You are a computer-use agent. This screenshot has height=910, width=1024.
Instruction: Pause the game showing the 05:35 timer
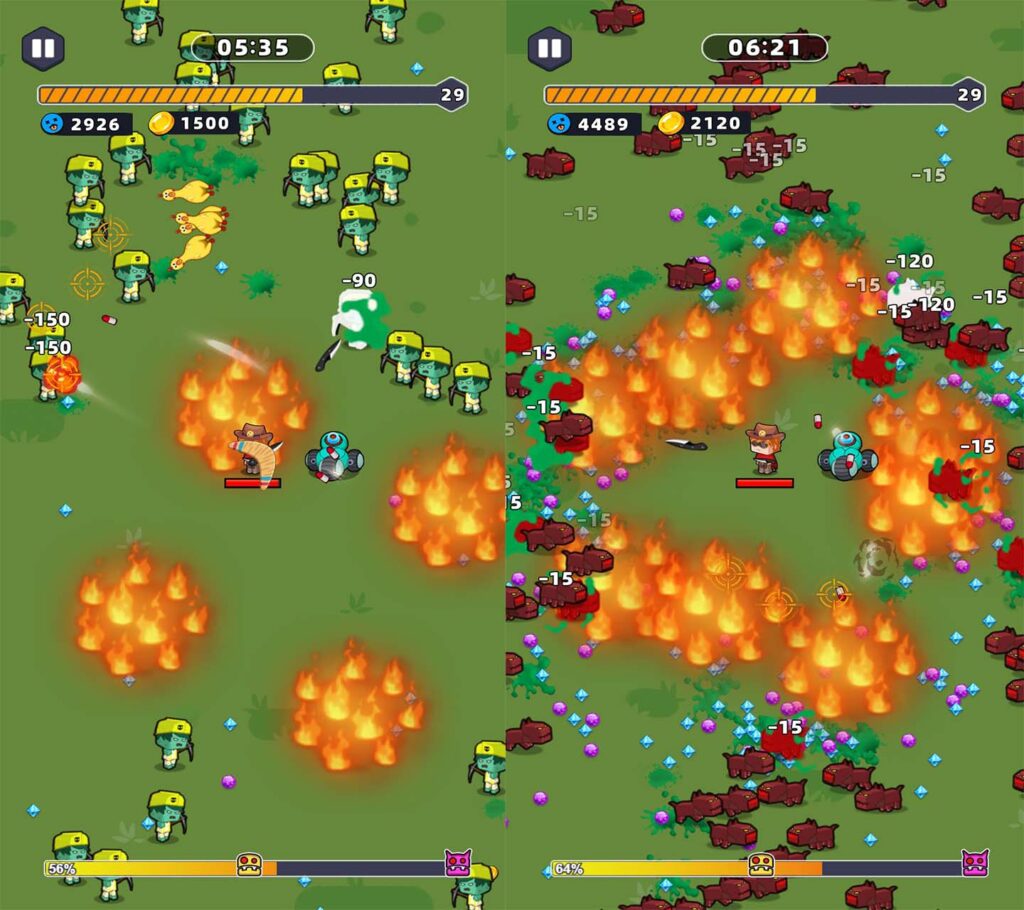(43, 48)
